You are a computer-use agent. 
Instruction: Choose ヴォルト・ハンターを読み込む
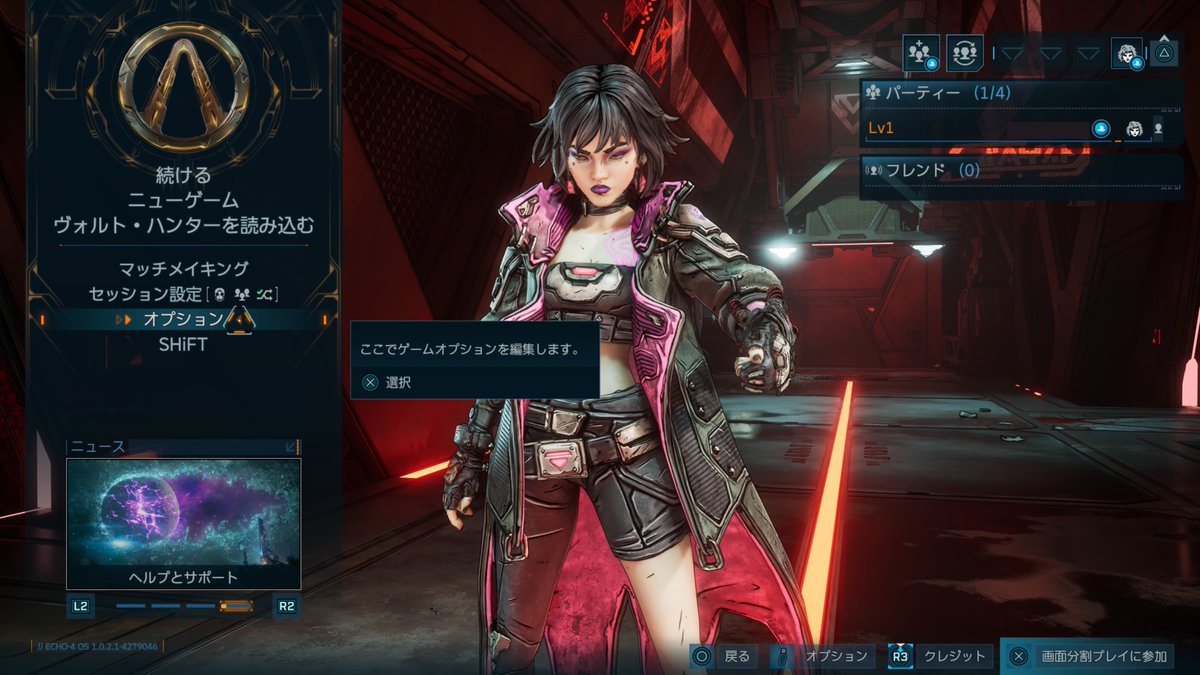pos(183,226)
